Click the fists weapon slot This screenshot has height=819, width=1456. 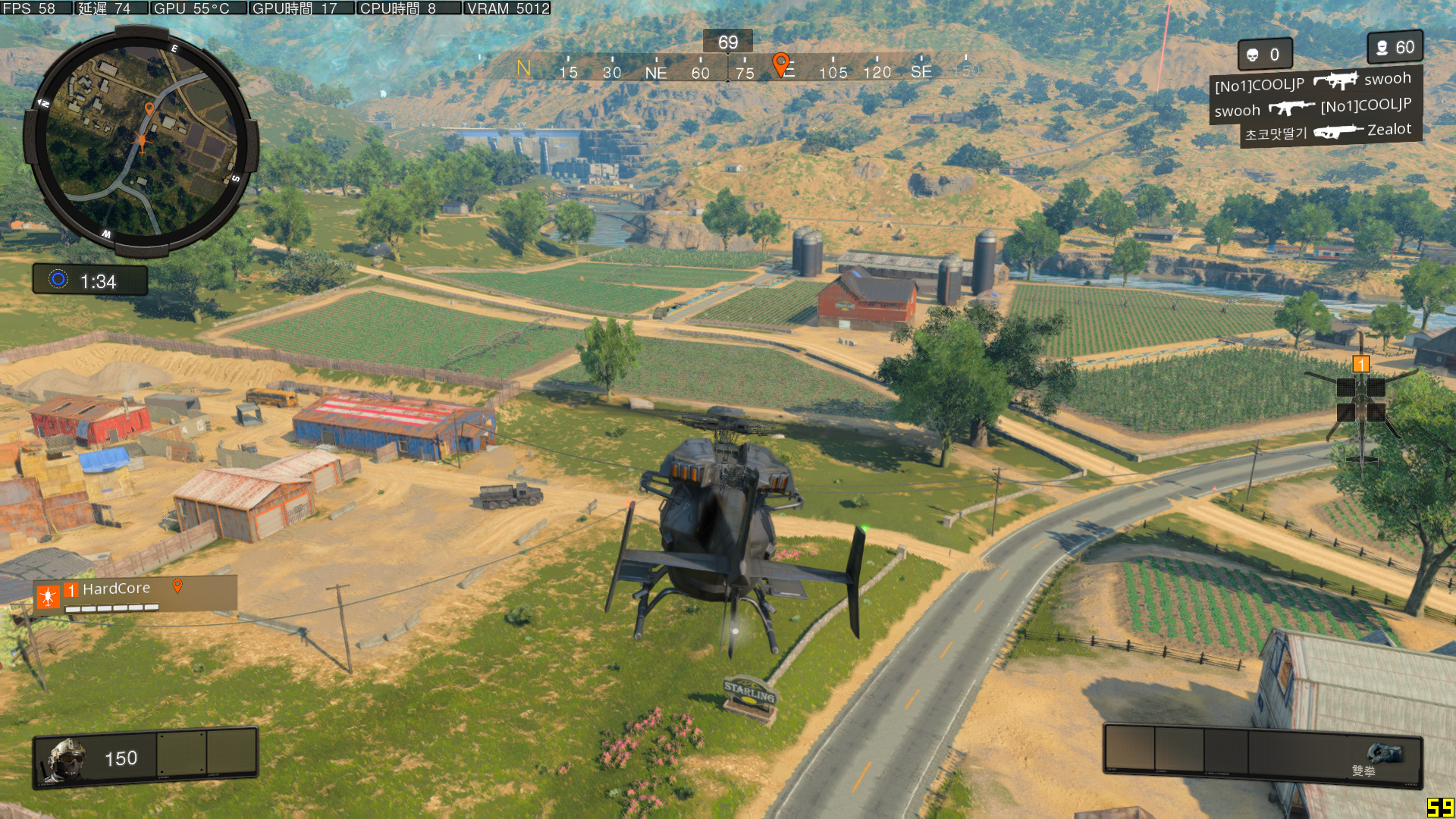click(1383, 755)
